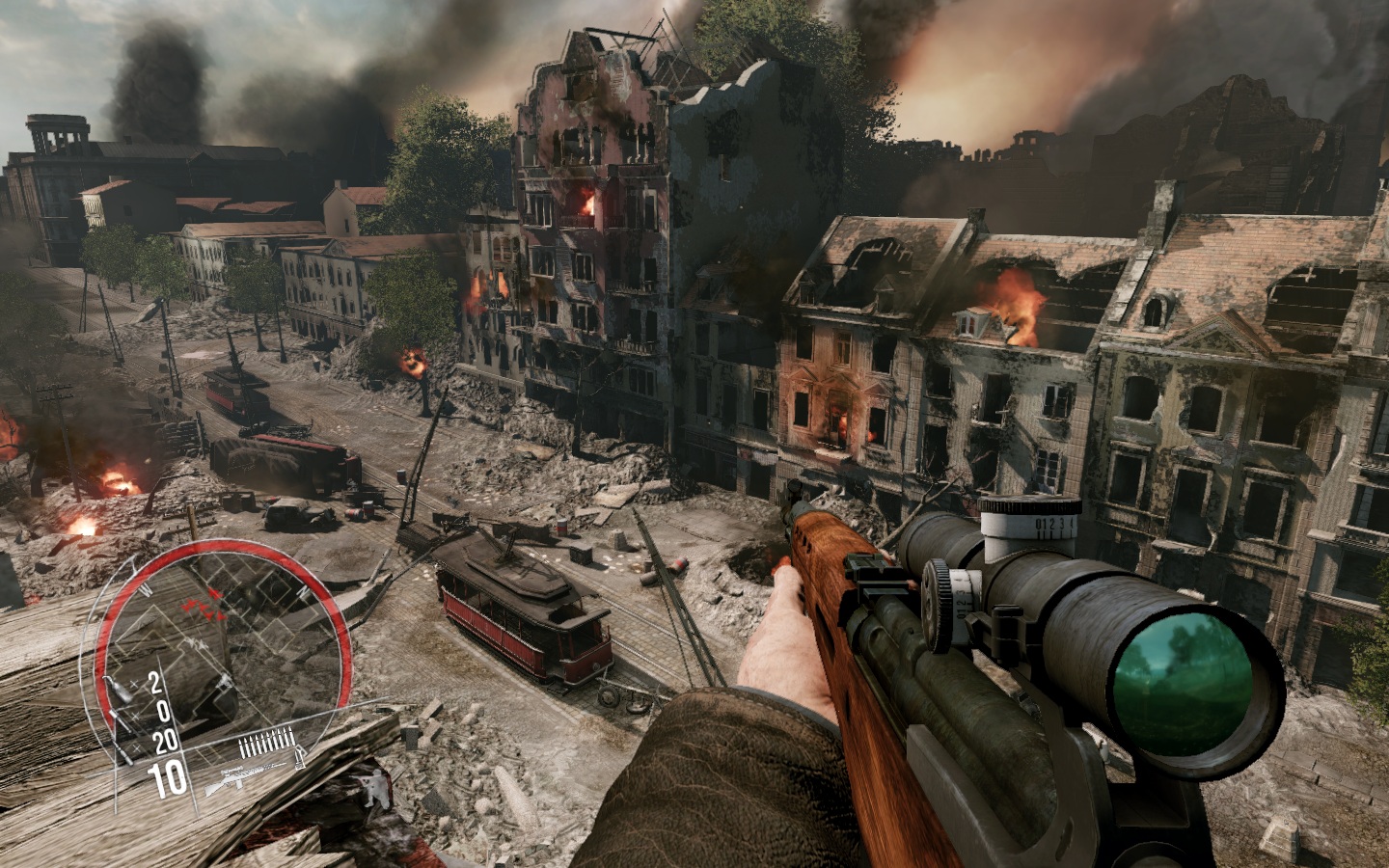Select the scoped sniper rifle weapon icon
This screenshot has height=868, width=1389.
click(x=243, y=779)
